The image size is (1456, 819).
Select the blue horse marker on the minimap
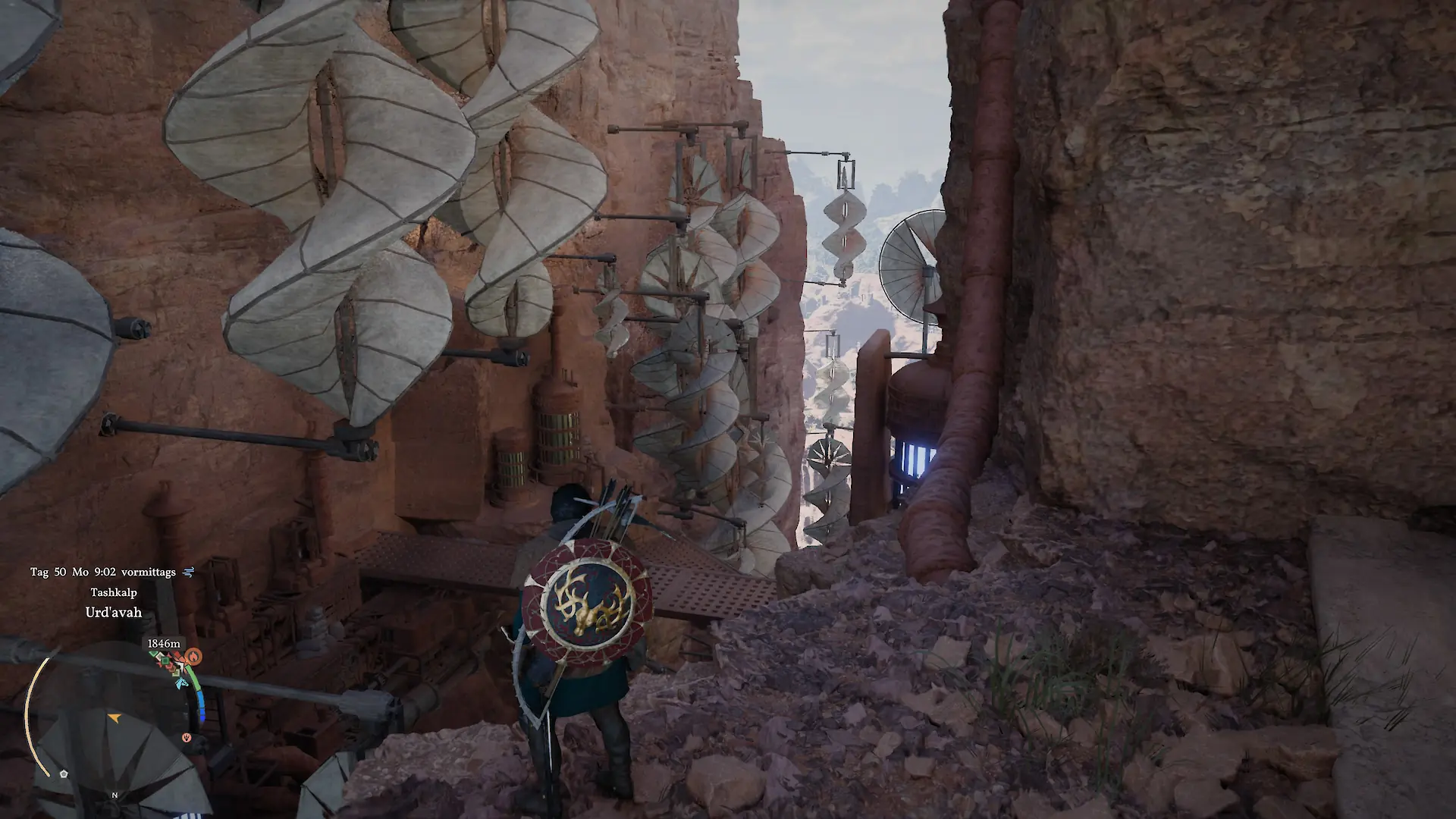coord(180,683)
